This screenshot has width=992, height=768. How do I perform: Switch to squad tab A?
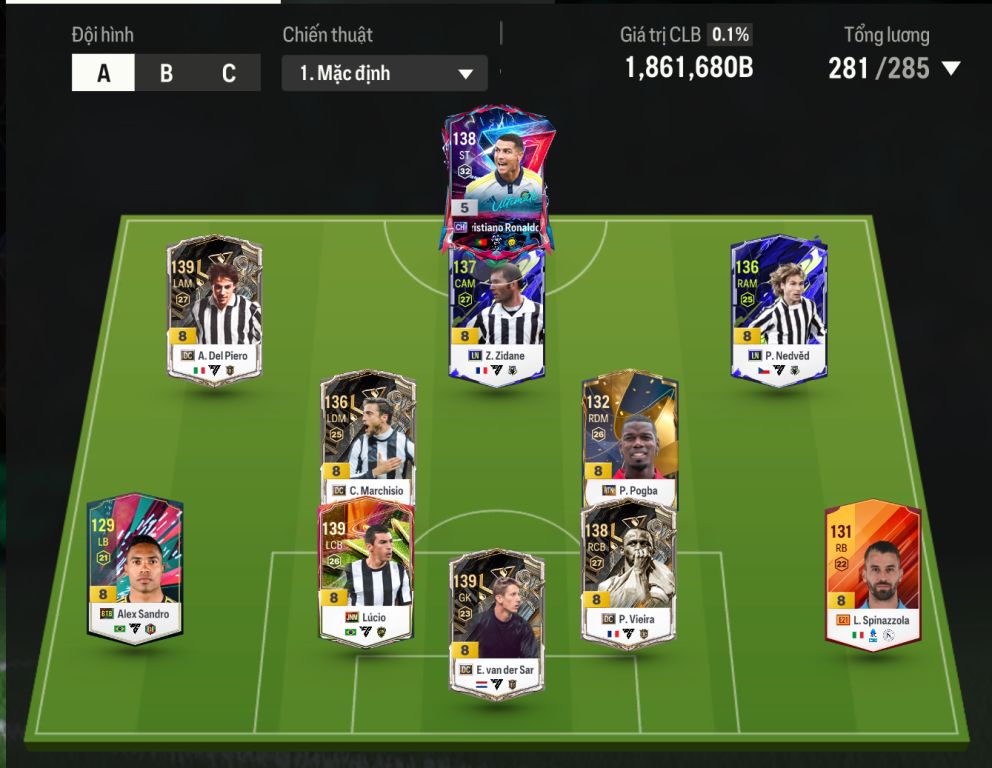[x=103, y=74]
